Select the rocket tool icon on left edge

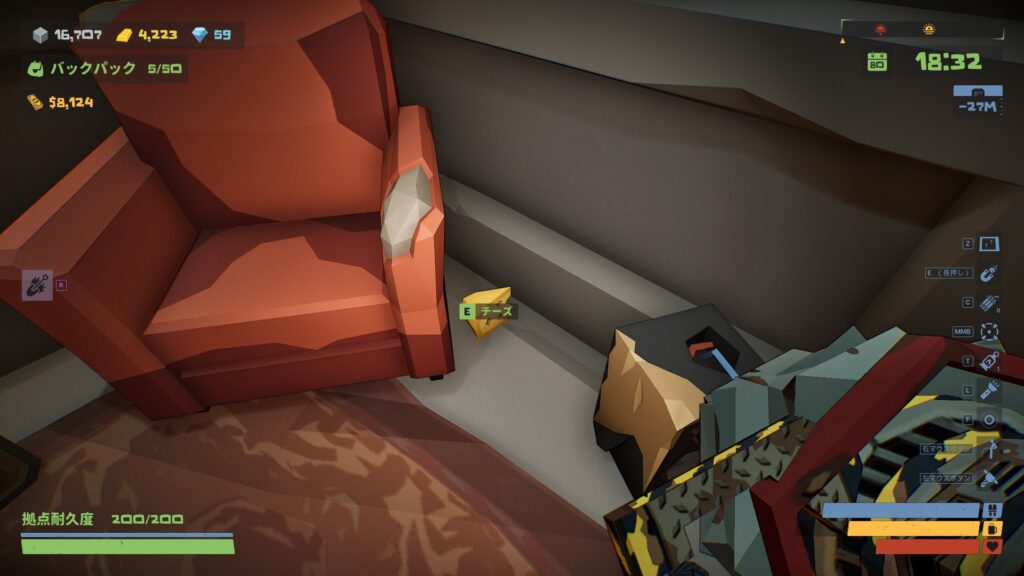click(36, 285)
